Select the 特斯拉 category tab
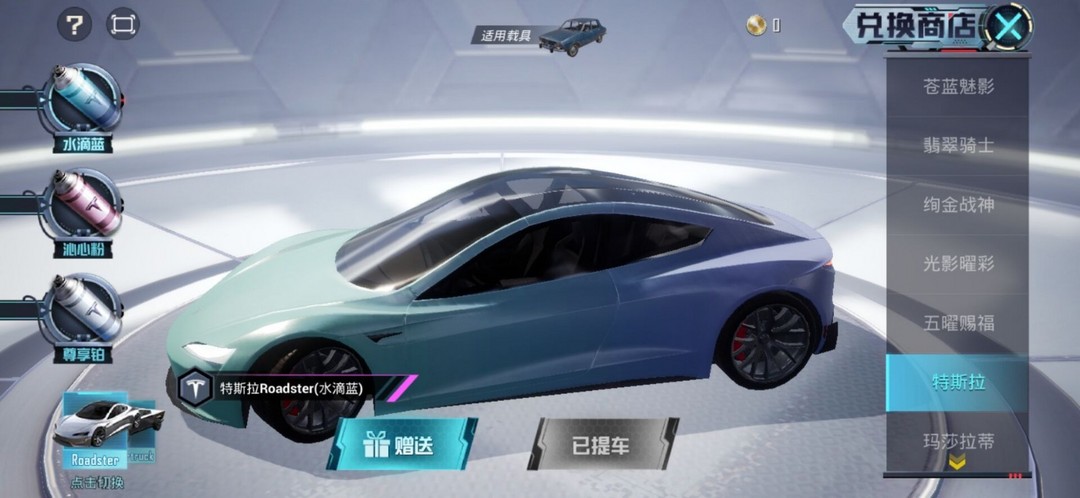This screenshot has width=1080, height=498. click(x=957, y=382)
